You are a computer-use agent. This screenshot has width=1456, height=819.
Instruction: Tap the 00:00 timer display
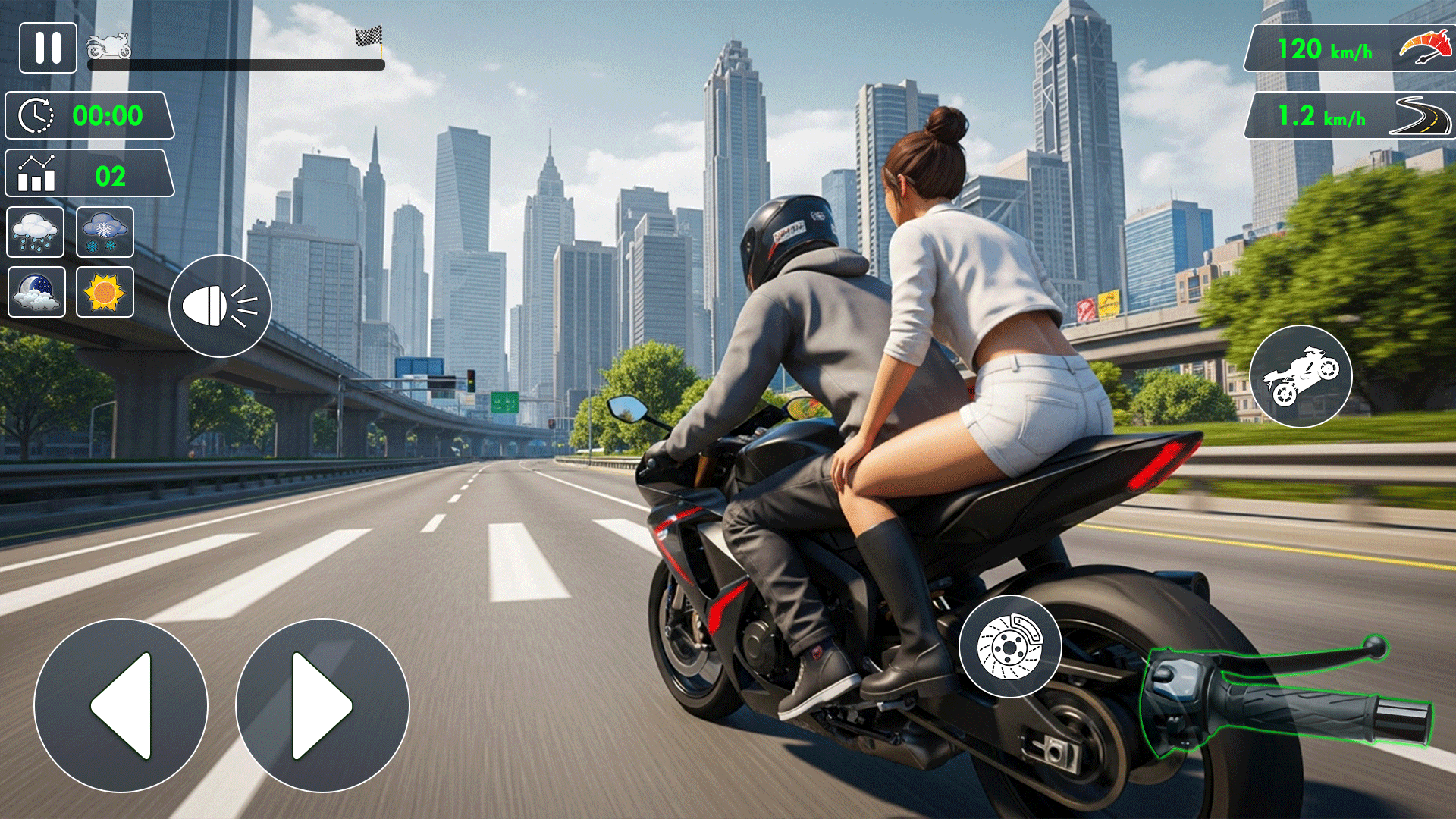coord(89,115)
